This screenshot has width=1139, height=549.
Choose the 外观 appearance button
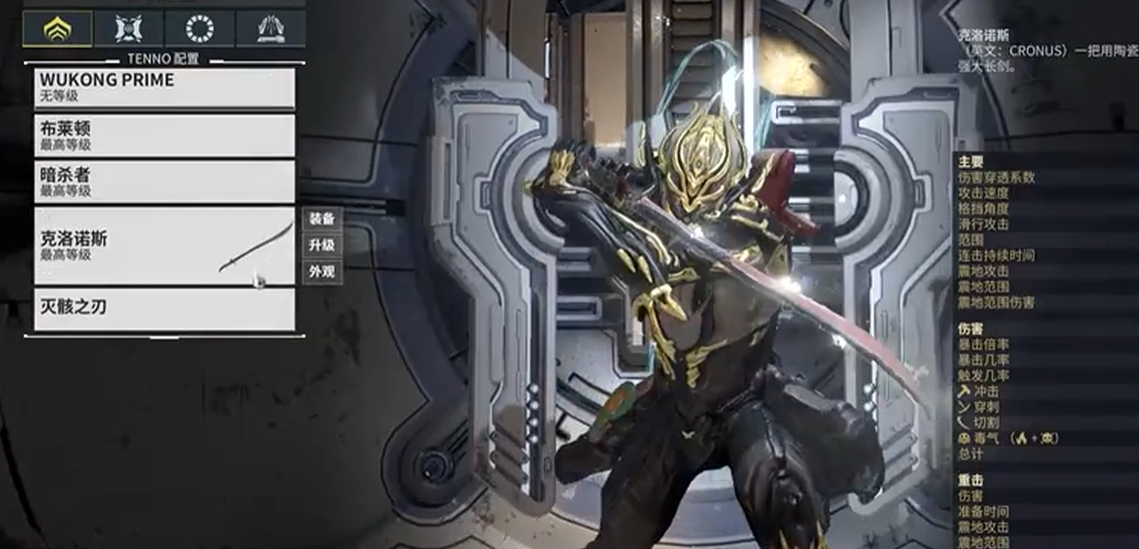click(321, 272)
